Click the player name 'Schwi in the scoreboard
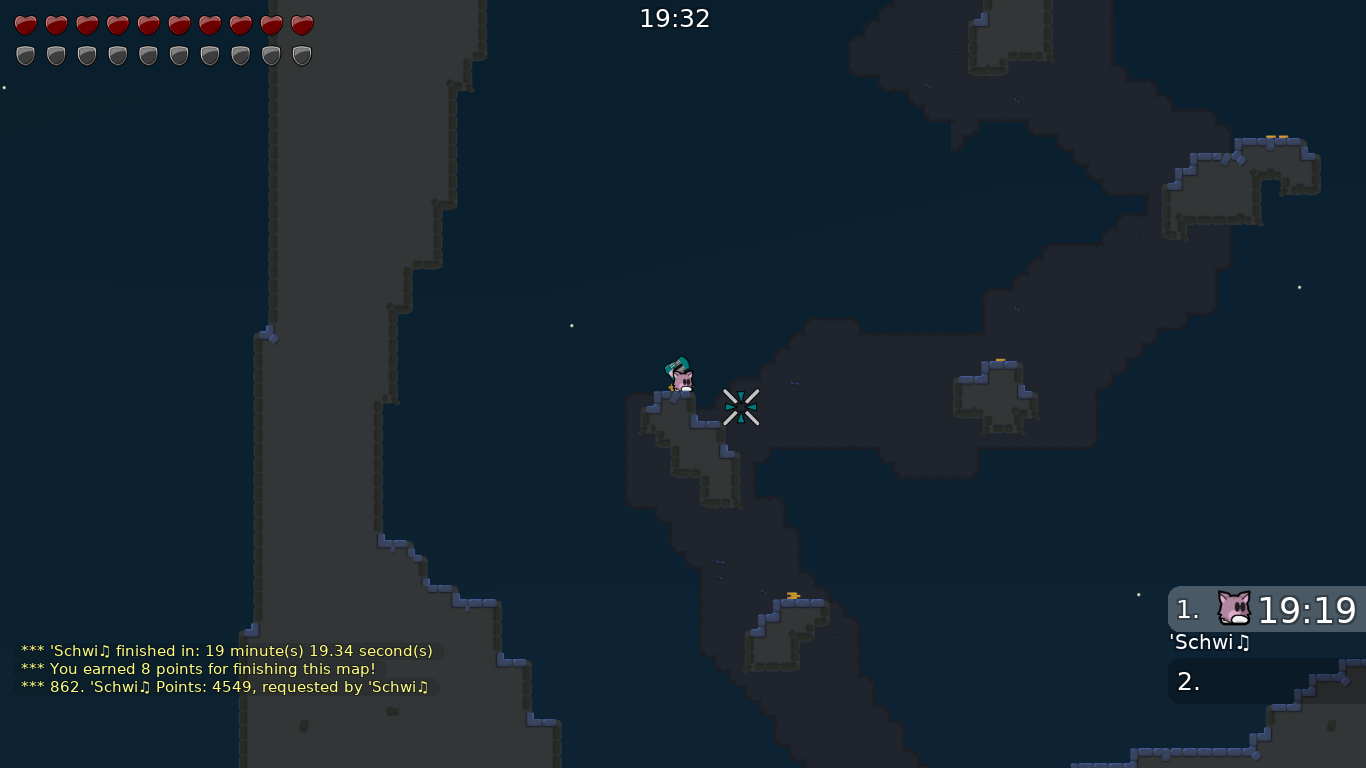The width and height of the screenshot is (1366, 768). [1209, 643]
